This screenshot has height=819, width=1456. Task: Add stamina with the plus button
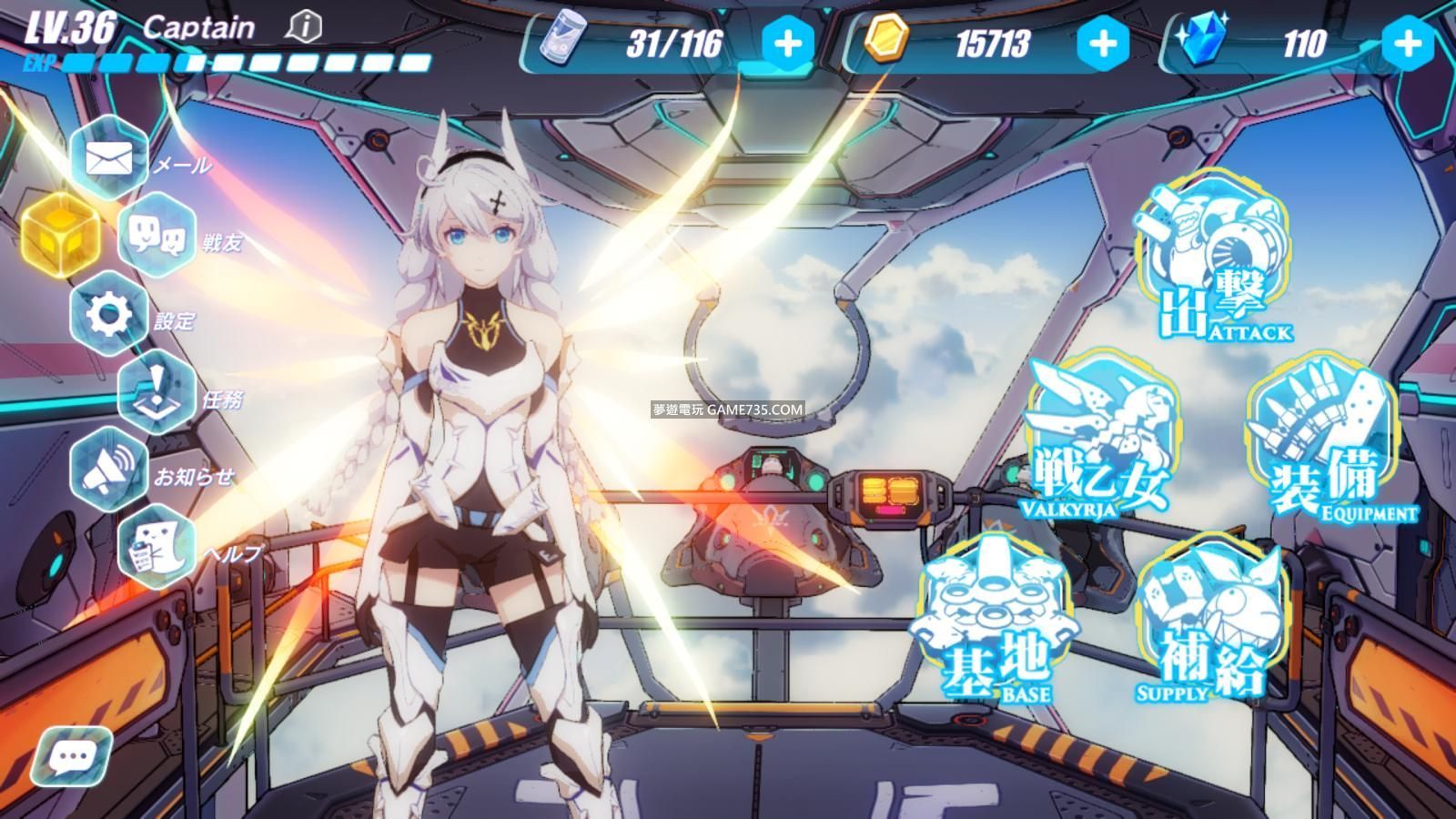[x=788, y=43]
